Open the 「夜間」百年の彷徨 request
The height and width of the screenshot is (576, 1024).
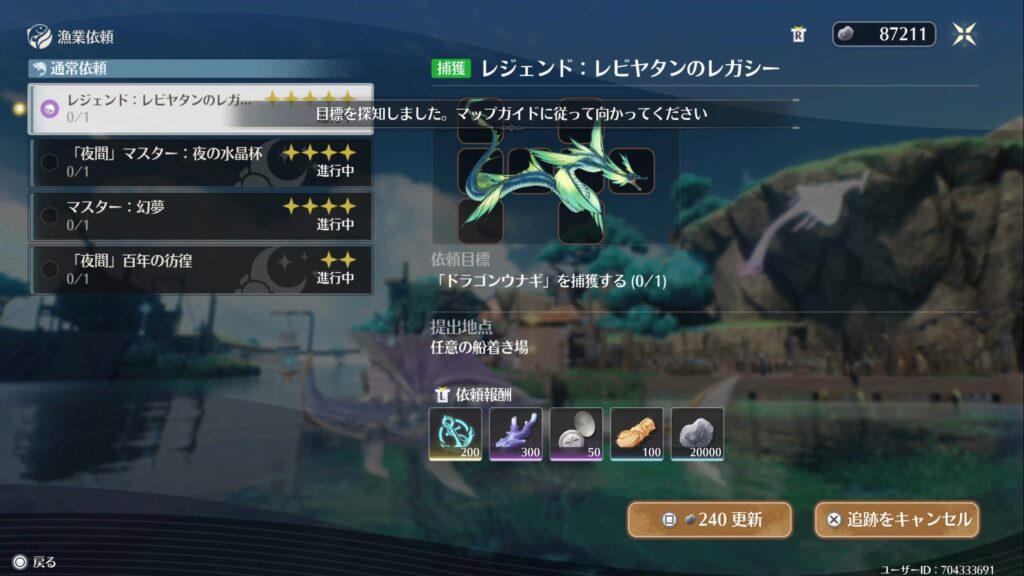click(200, 270)
